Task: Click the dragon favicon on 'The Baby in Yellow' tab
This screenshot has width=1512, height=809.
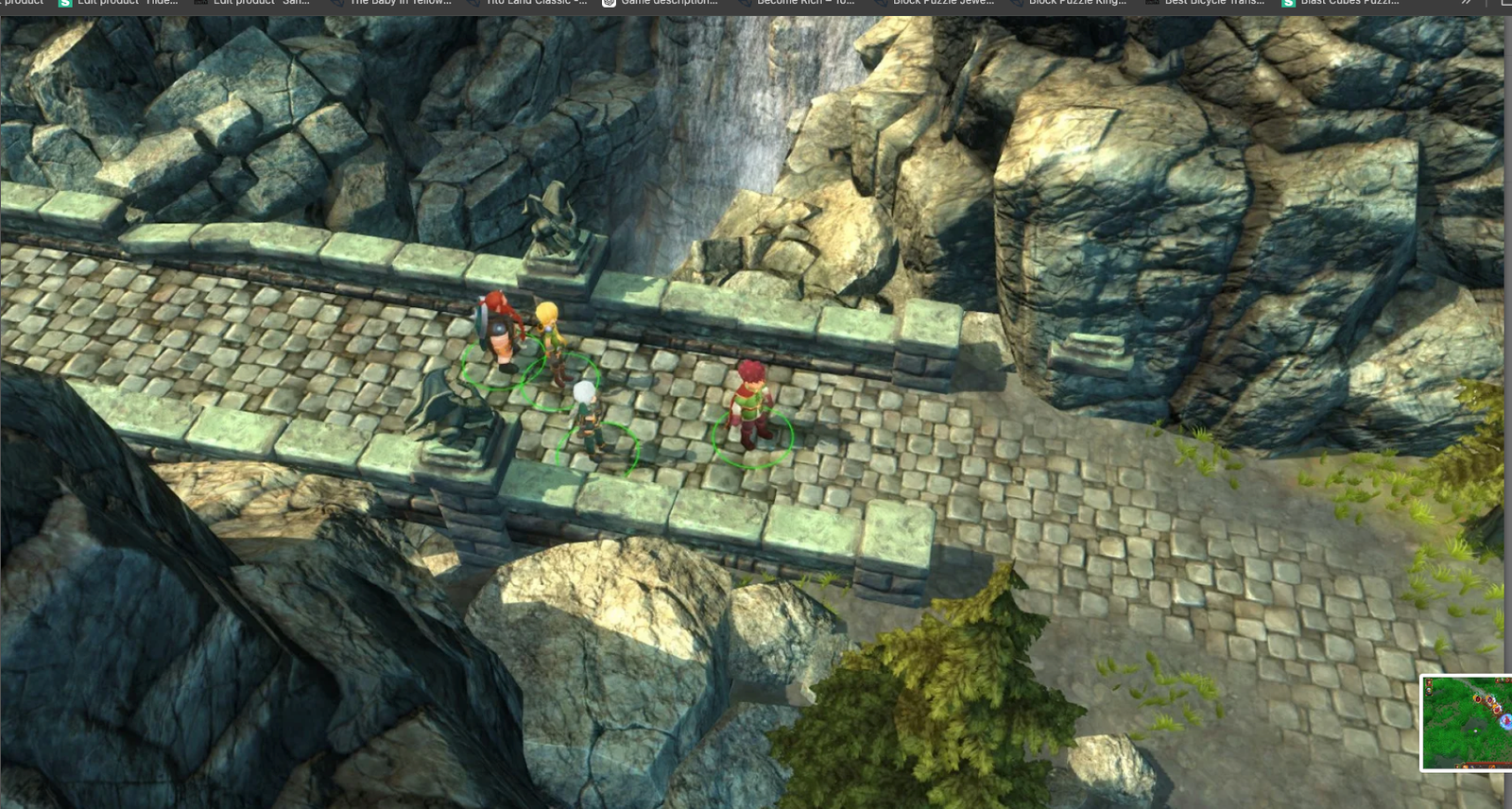Action: 338,4
